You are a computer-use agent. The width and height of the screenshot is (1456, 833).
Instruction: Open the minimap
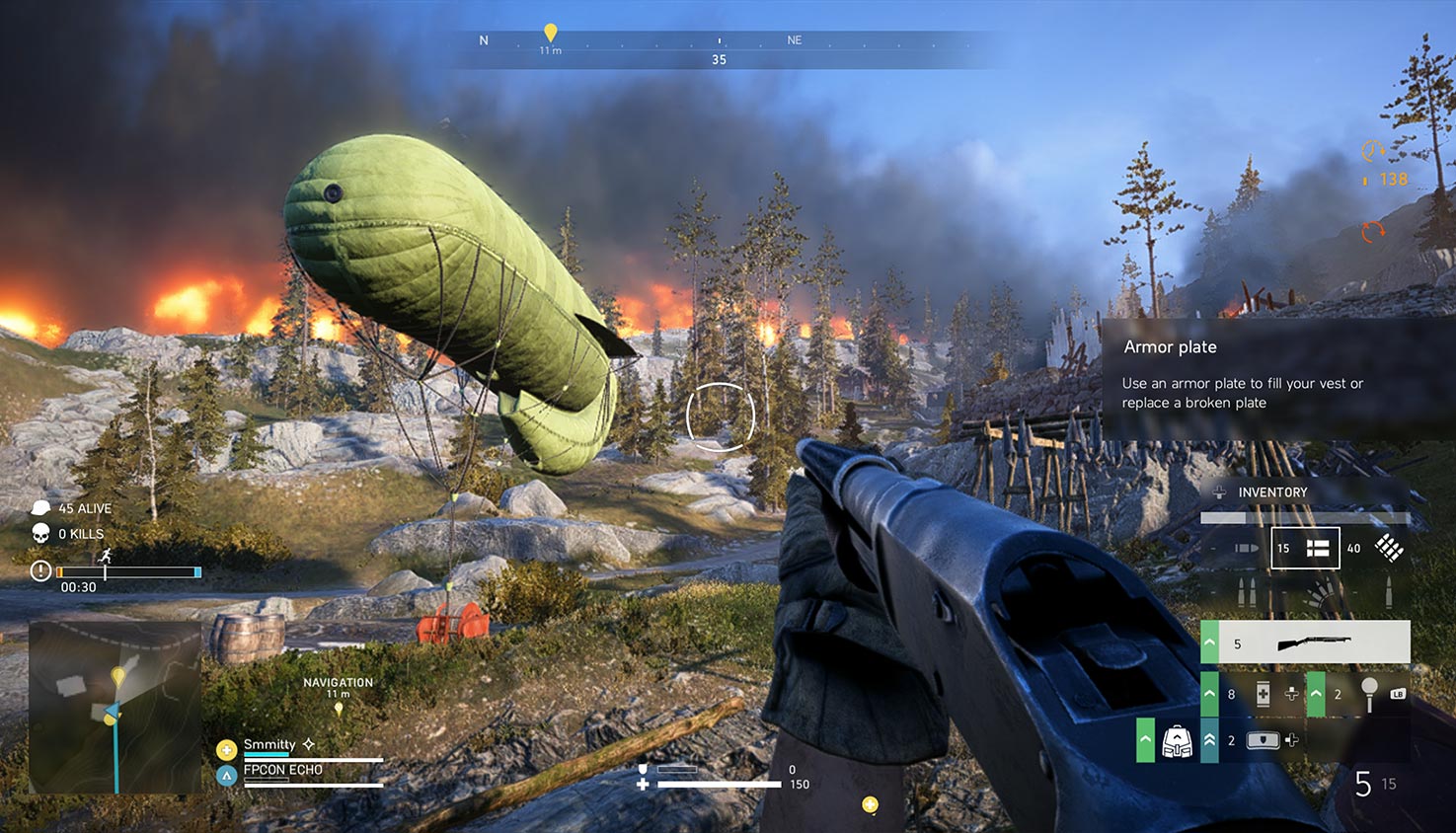pyautogui.click(x=115, y=706)
